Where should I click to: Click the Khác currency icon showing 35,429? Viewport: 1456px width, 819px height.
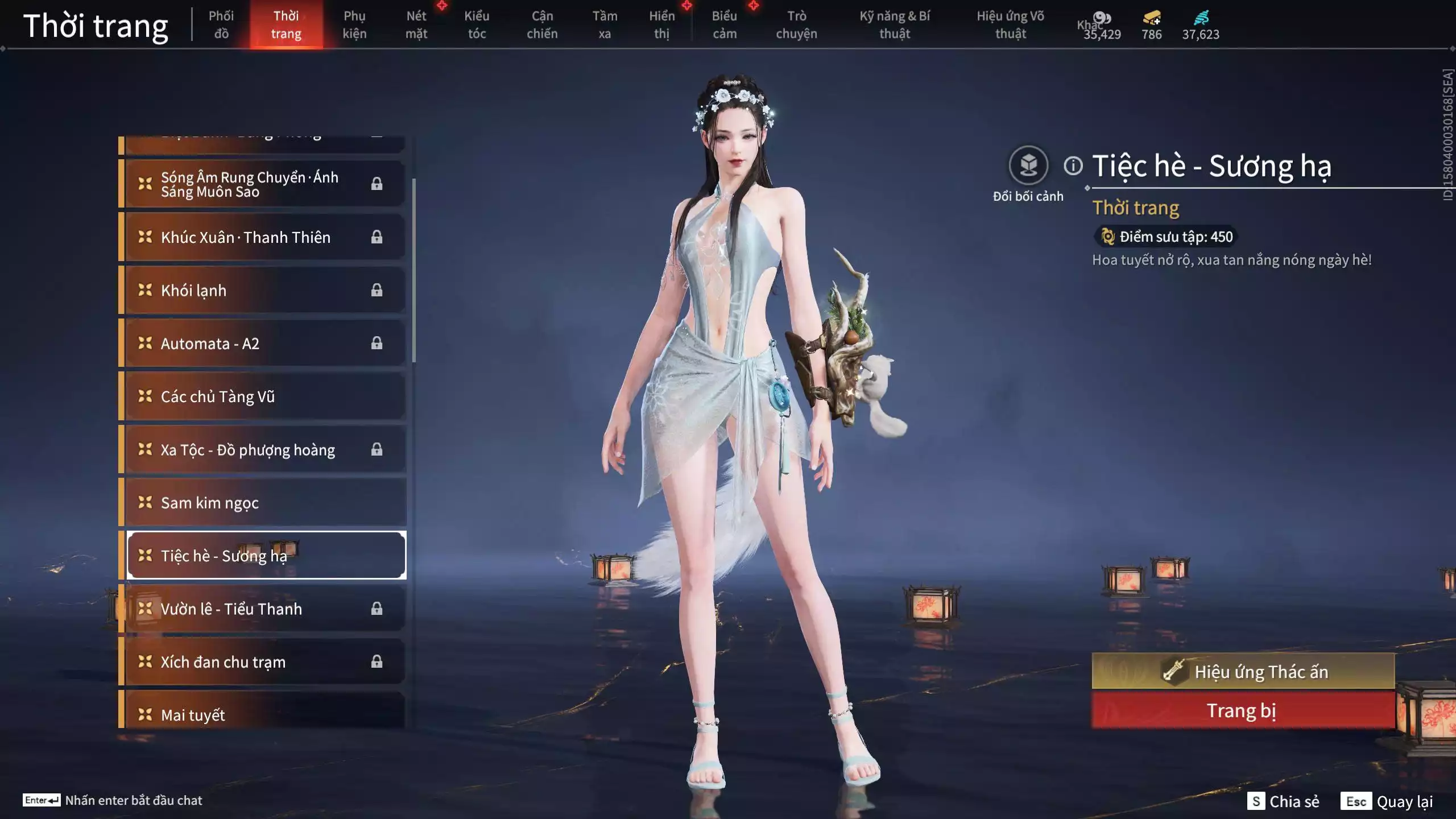tap(1102, 17)
